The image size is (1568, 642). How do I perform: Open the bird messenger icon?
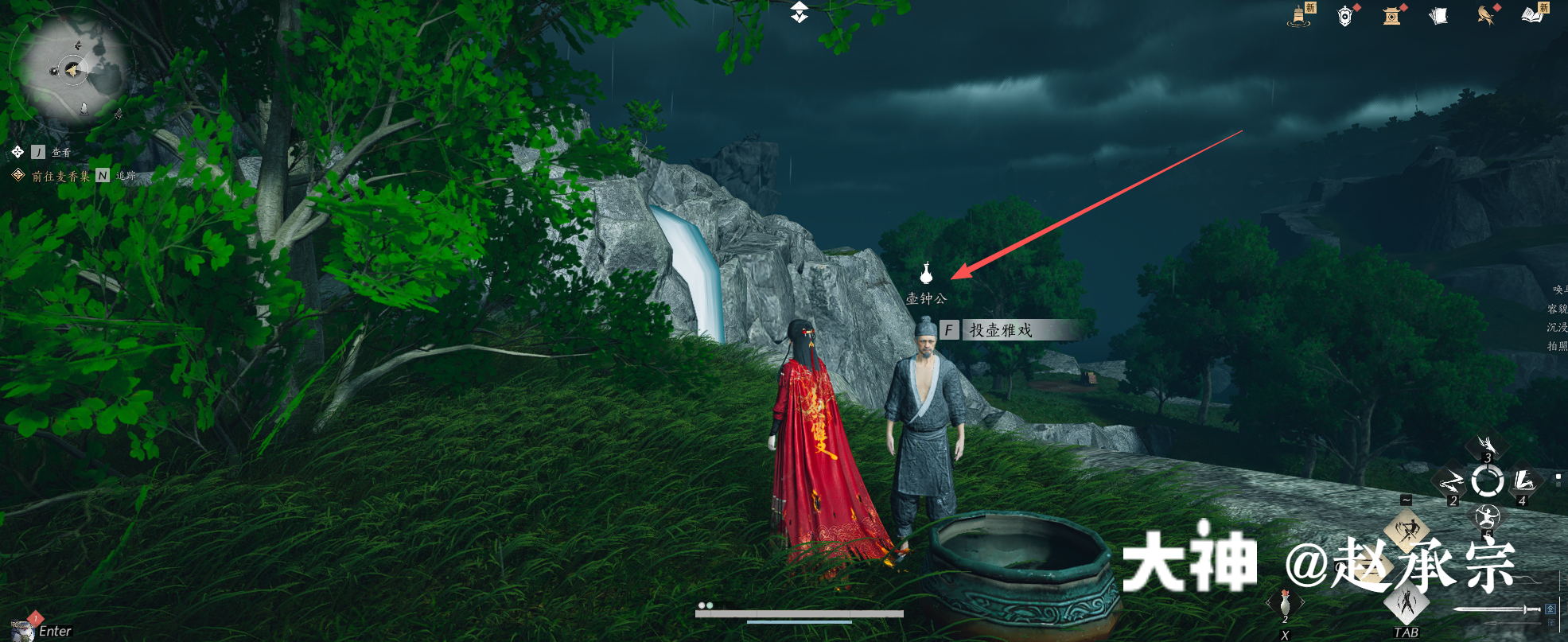1485,15
